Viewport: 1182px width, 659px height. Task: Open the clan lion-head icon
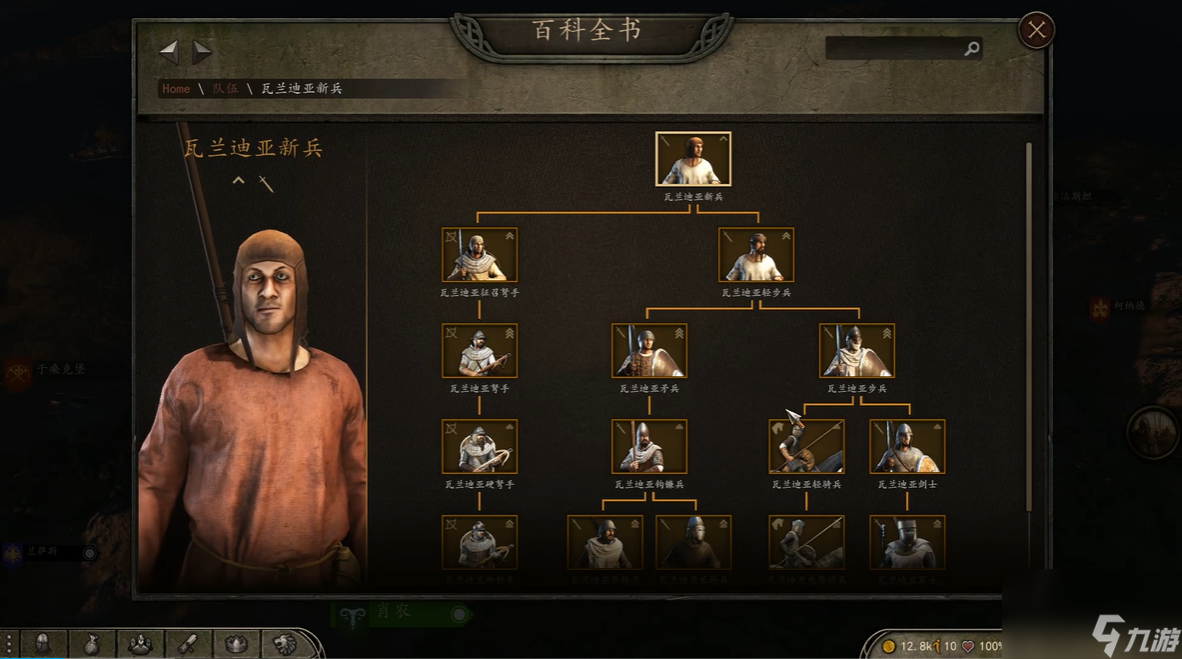(x=285, y=644)
